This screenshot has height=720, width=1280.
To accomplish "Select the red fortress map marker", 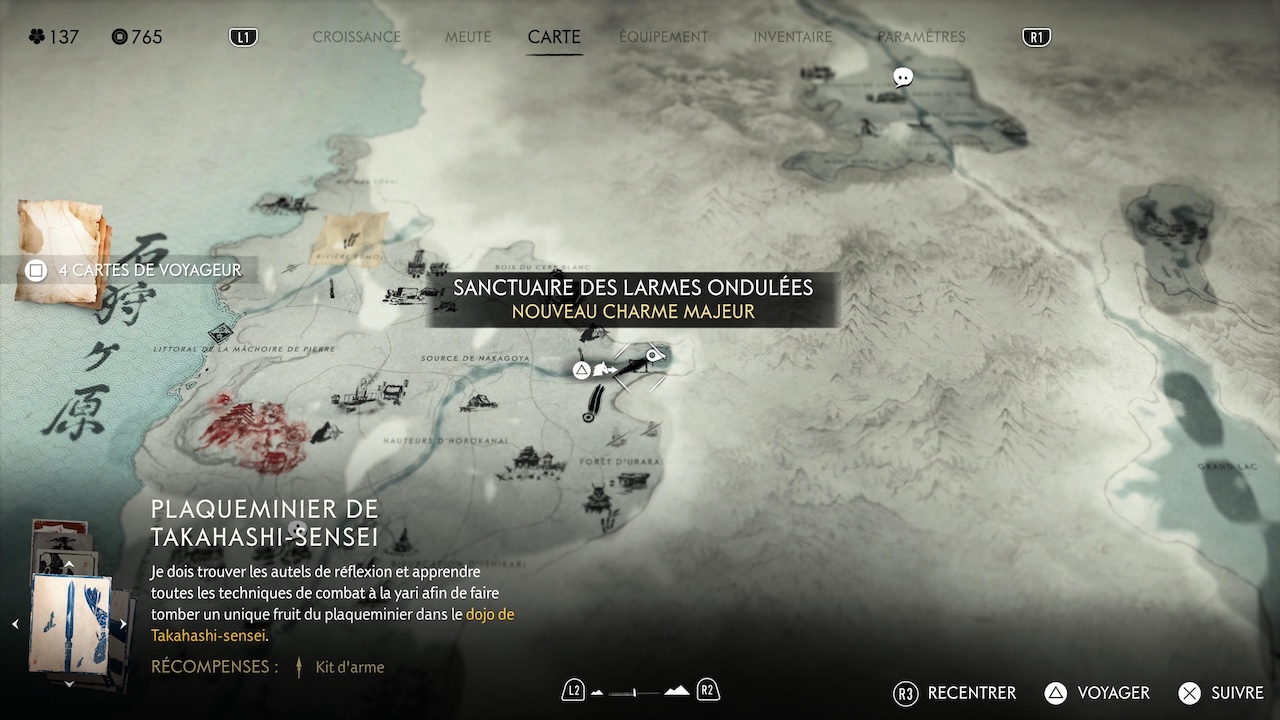I will (x=252, y=432).
